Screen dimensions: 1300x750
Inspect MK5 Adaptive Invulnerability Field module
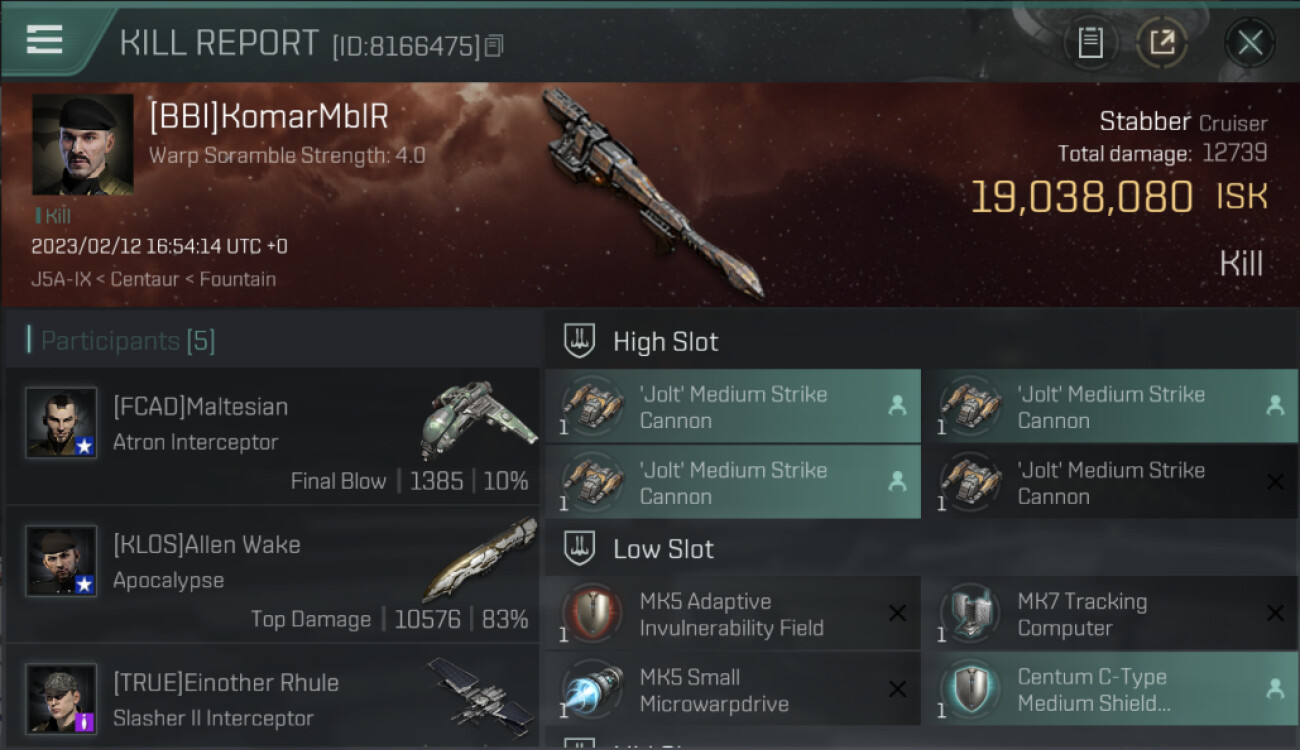(x=732, y=614)
